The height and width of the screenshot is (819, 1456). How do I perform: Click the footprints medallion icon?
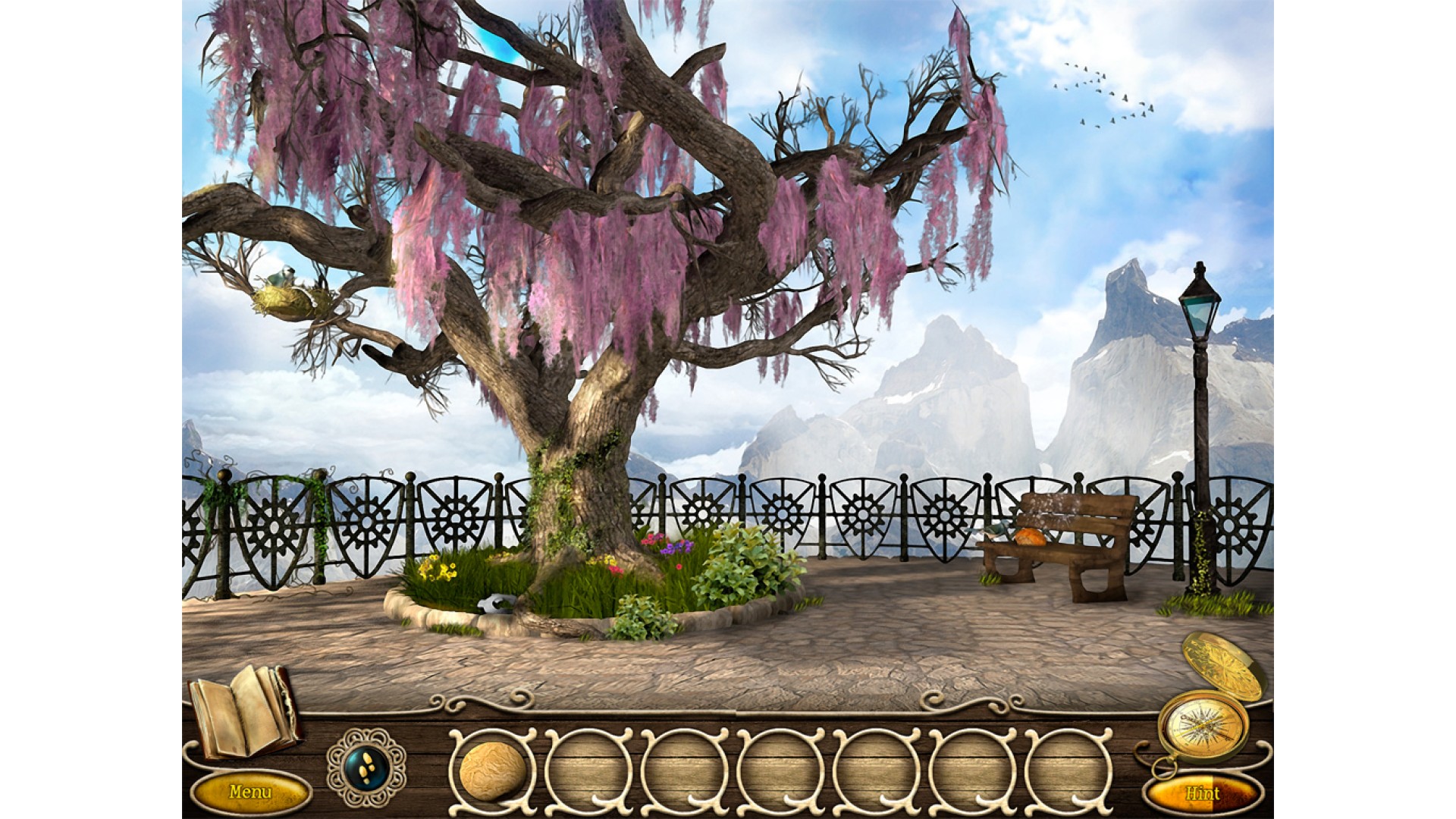pos(367,767)
